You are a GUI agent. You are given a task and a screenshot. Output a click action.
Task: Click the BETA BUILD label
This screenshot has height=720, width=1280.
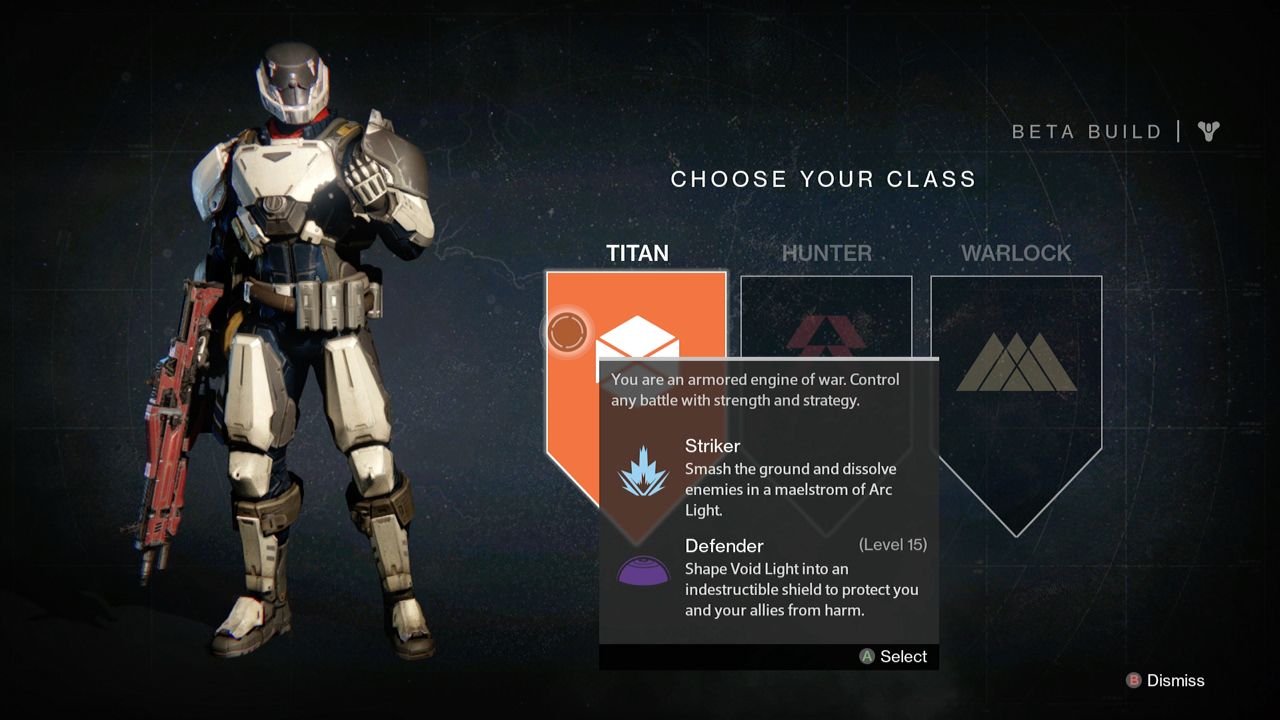[1086, 131]
